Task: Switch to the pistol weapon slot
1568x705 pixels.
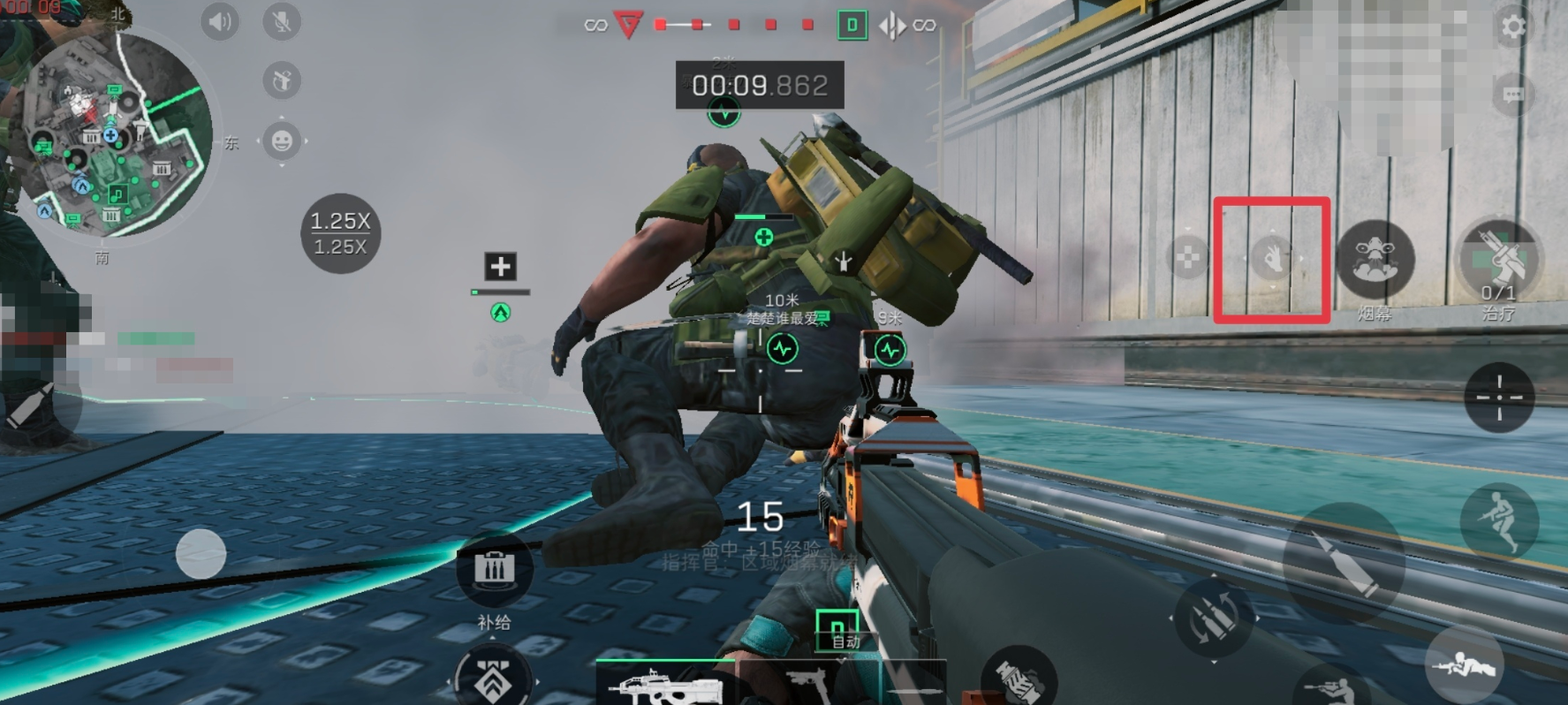Action: click(808, 684)
